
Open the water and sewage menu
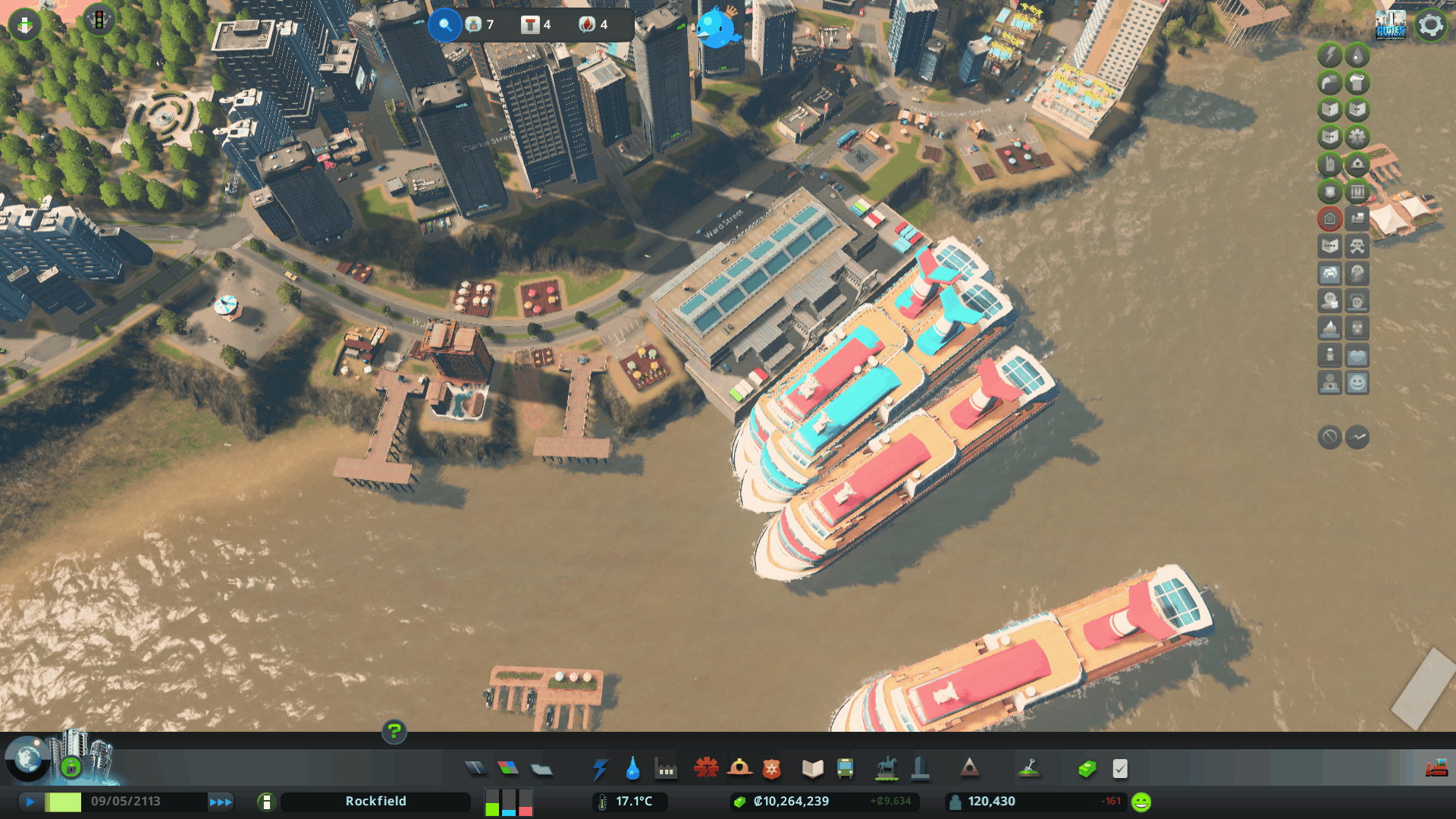pos(632,769)
